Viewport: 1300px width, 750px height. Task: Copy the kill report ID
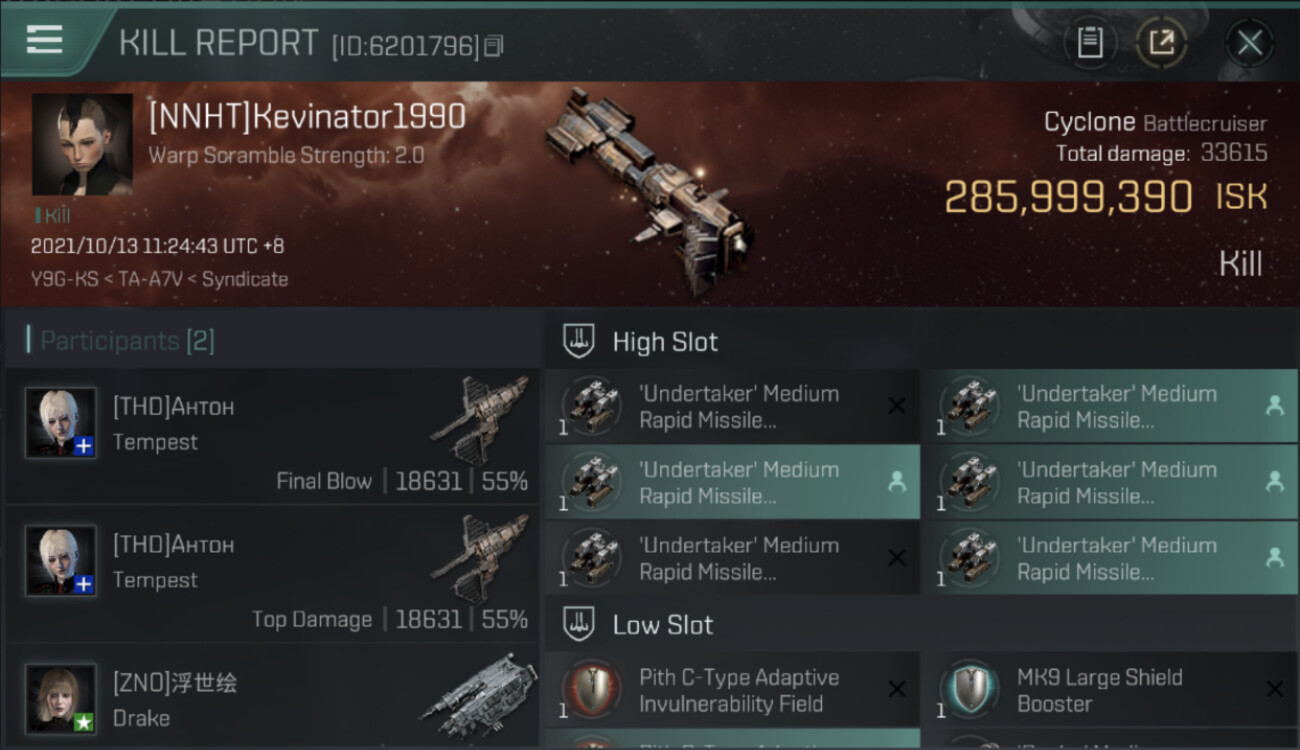[x=494, y=46]
